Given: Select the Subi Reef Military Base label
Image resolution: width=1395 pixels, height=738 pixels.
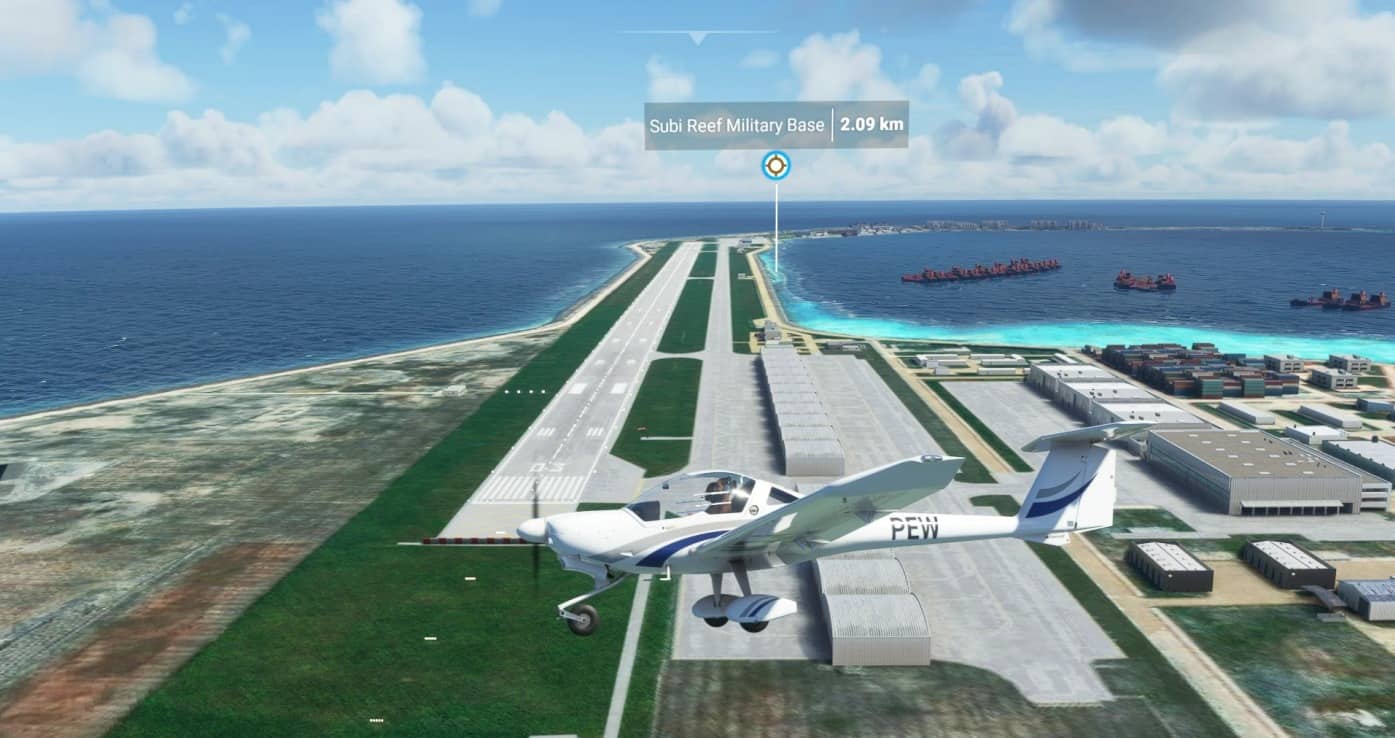Looking at the screenshot, I should tap(737, 125).
